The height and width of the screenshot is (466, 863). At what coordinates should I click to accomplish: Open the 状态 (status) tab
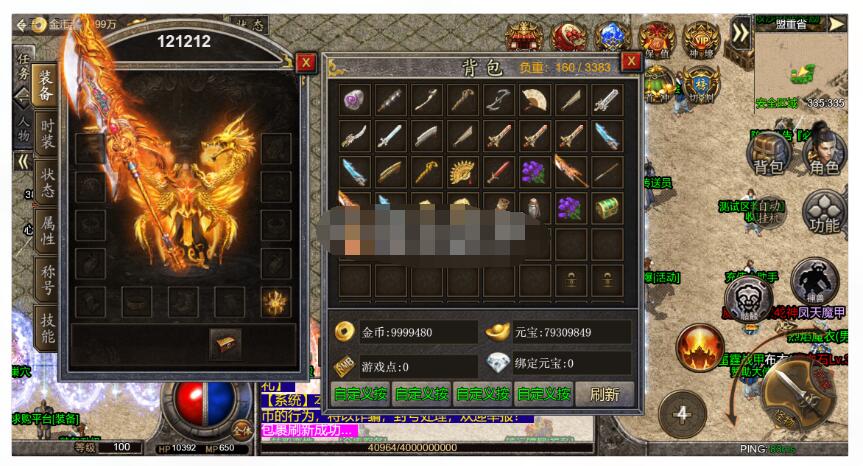tap(46, 183)
